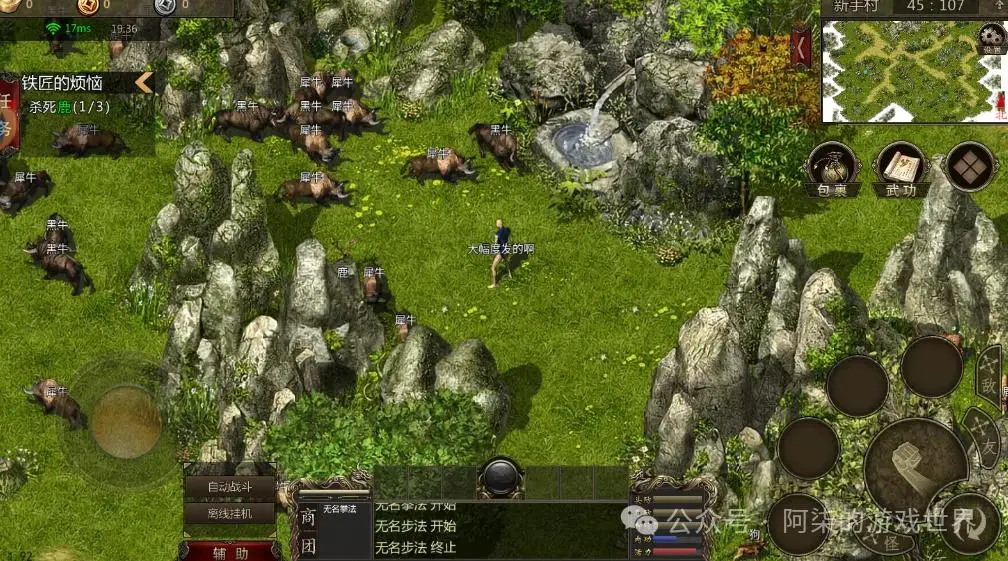Click the dark orb above the chat
1008x561 pixels.
click(x=500, y=477)
